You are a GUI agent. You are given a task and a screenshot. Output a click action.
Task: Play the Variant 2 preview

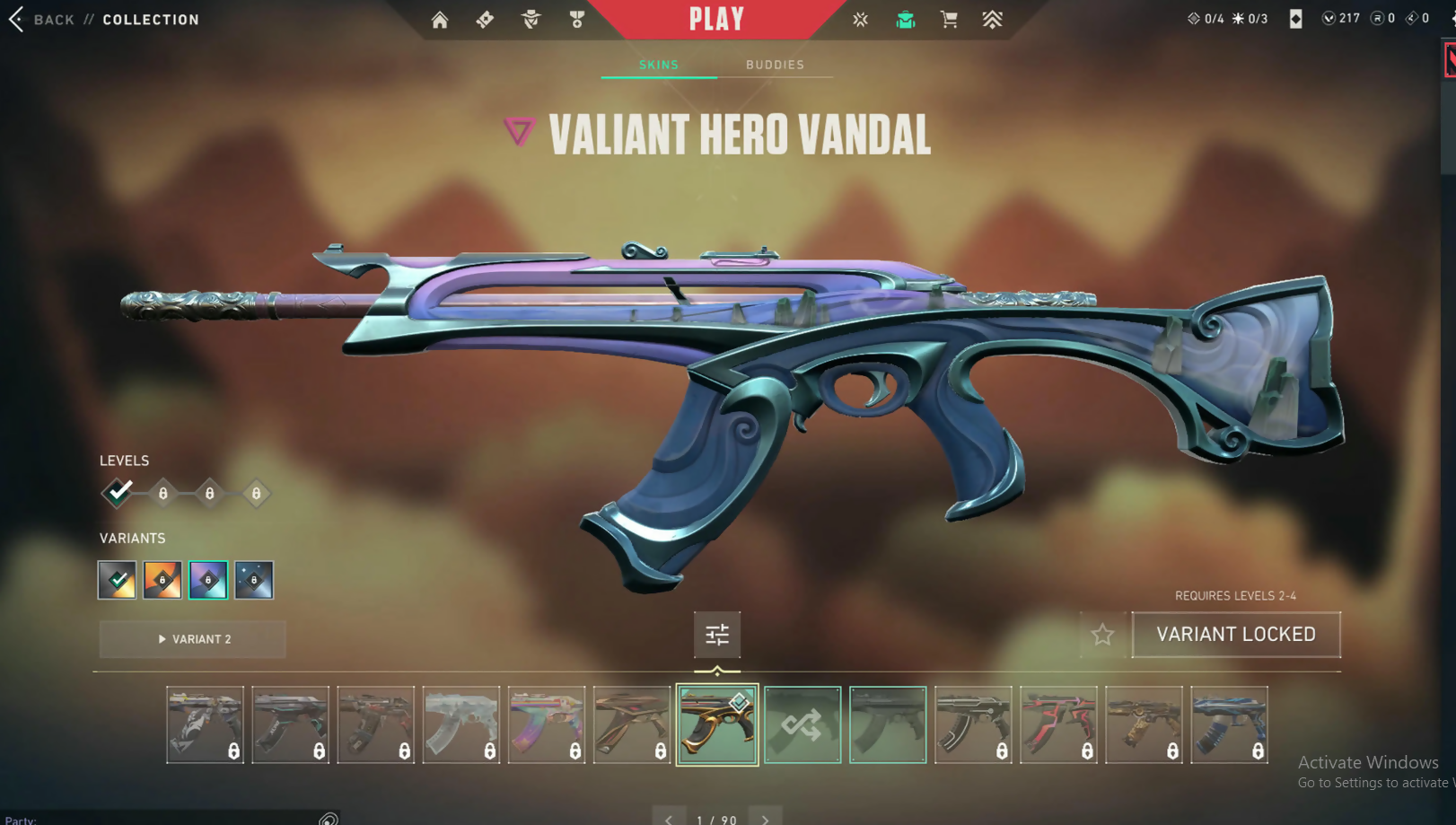193,639
